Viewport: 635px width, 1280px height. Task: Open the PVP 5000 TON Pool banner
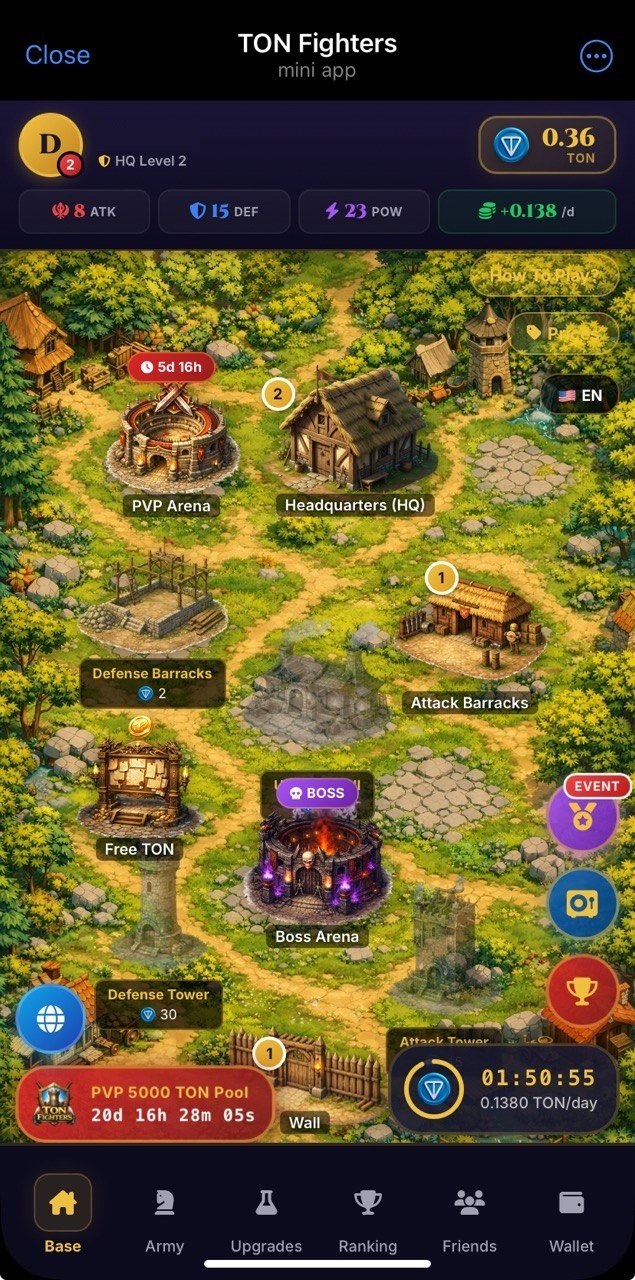pos(145,1104)
